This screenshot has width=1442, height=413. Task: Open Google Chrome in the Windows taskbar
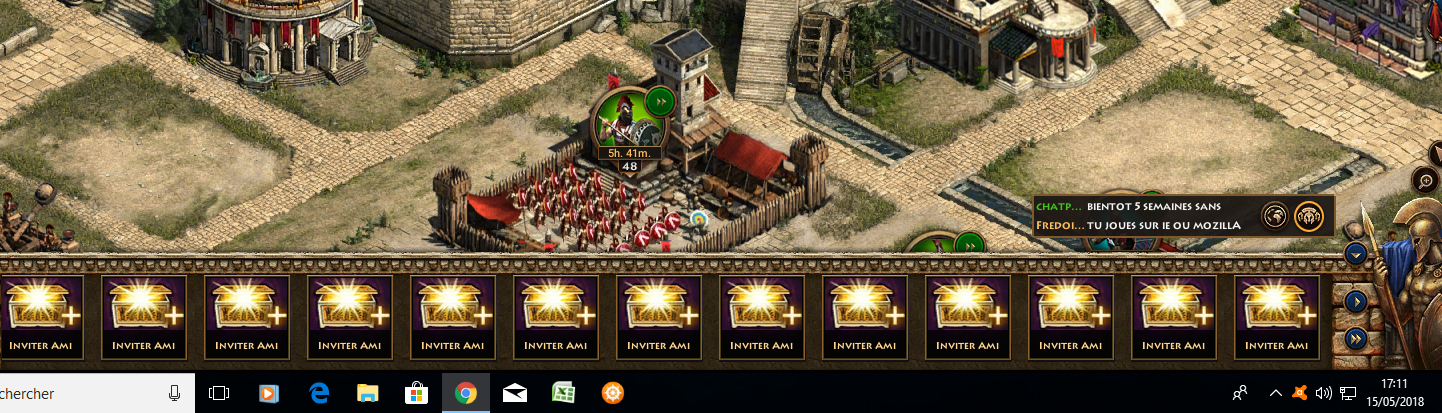pyautogui.click(x=465, y=393)
